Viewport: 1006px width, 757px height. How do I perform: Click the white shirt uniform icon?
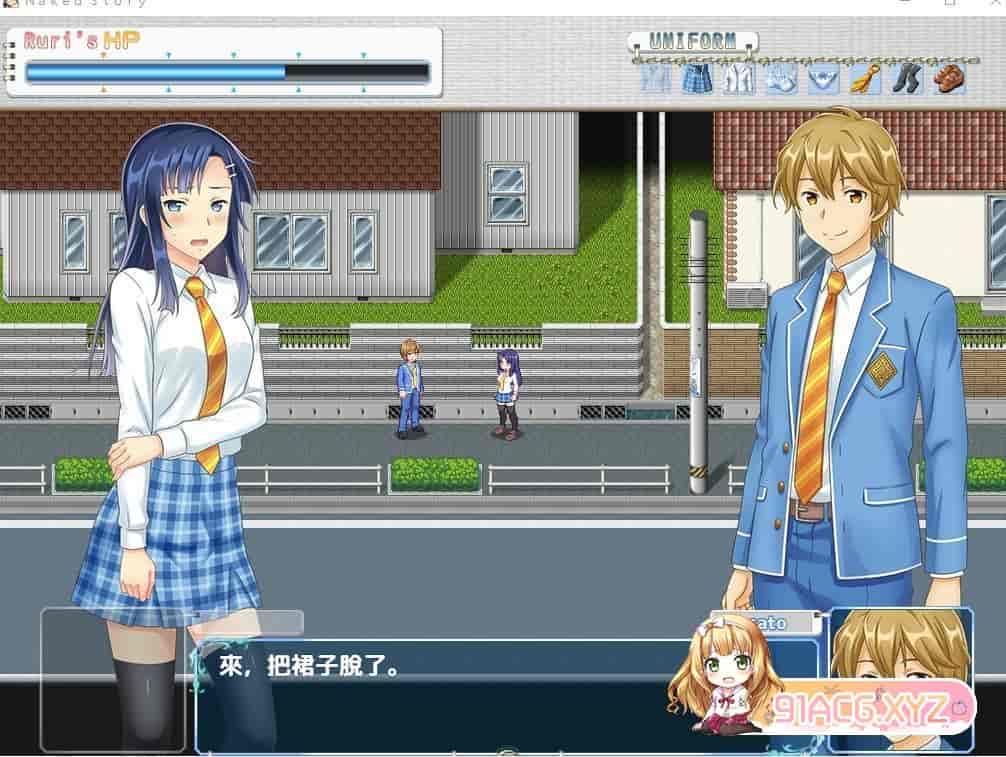739,78
